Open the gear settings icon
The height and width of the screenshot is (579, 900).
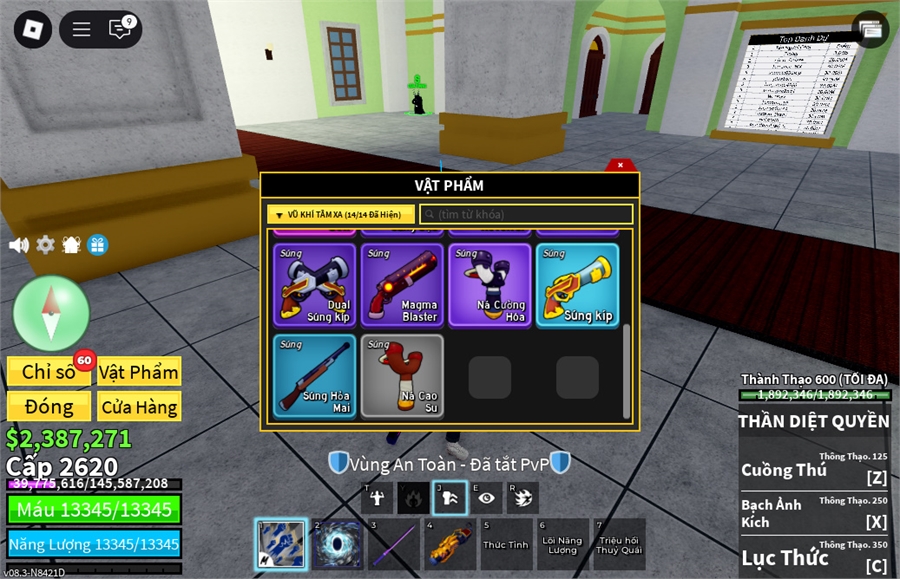(45, 245)
